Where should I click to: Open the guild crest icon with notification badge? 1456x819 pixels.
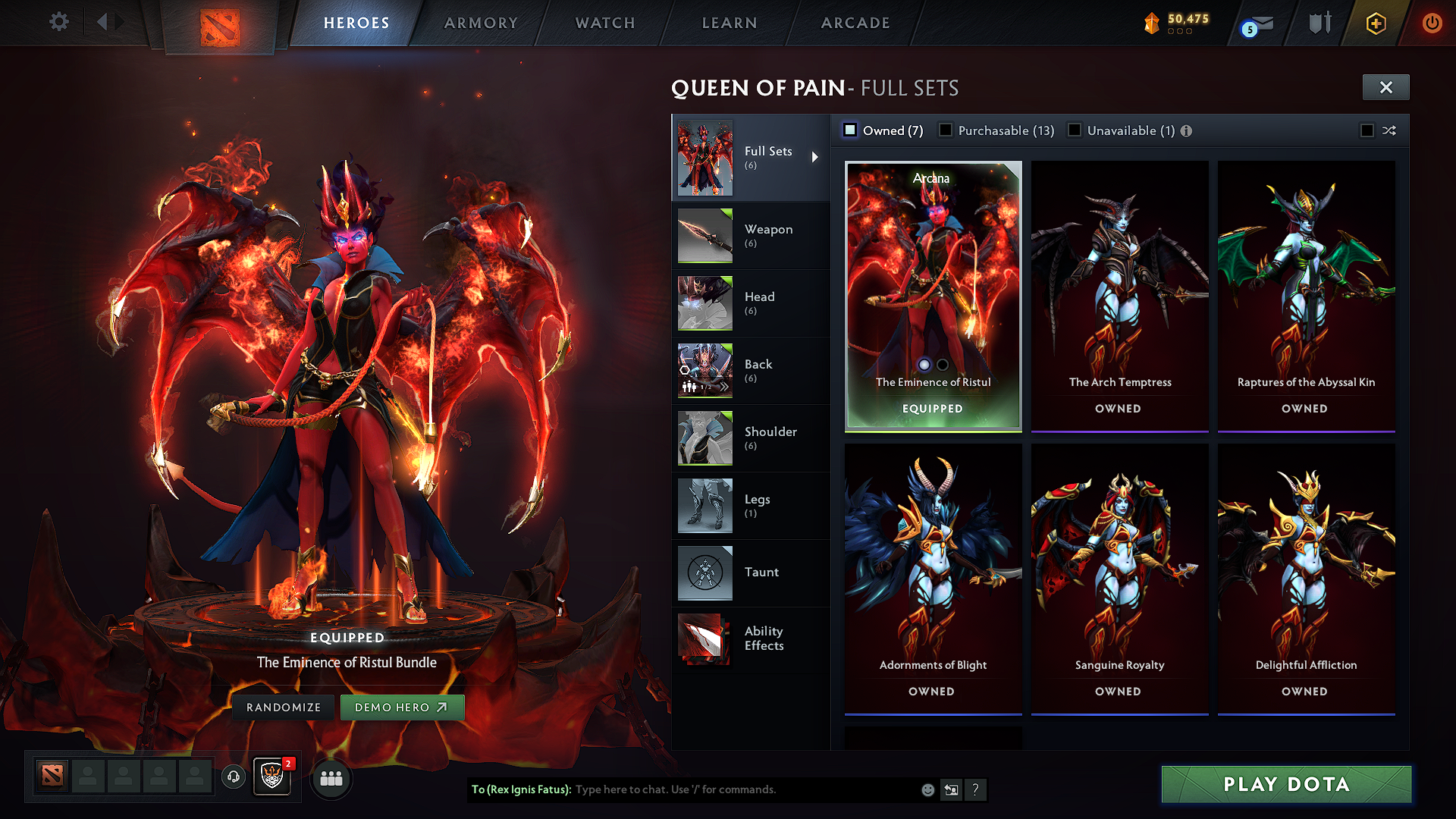271,778
